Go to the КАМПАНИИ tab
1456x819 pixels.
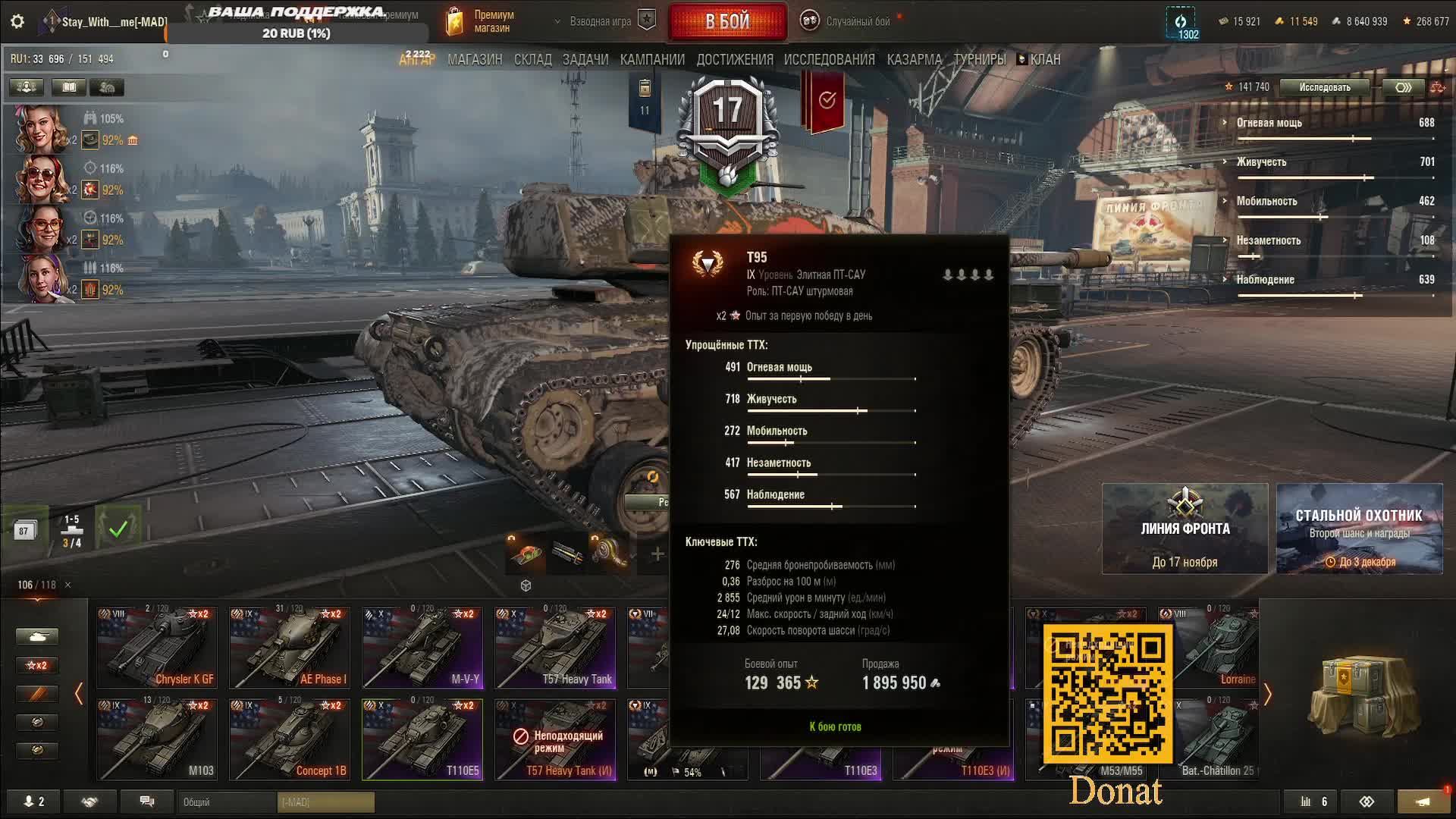[x=652, y=59]
